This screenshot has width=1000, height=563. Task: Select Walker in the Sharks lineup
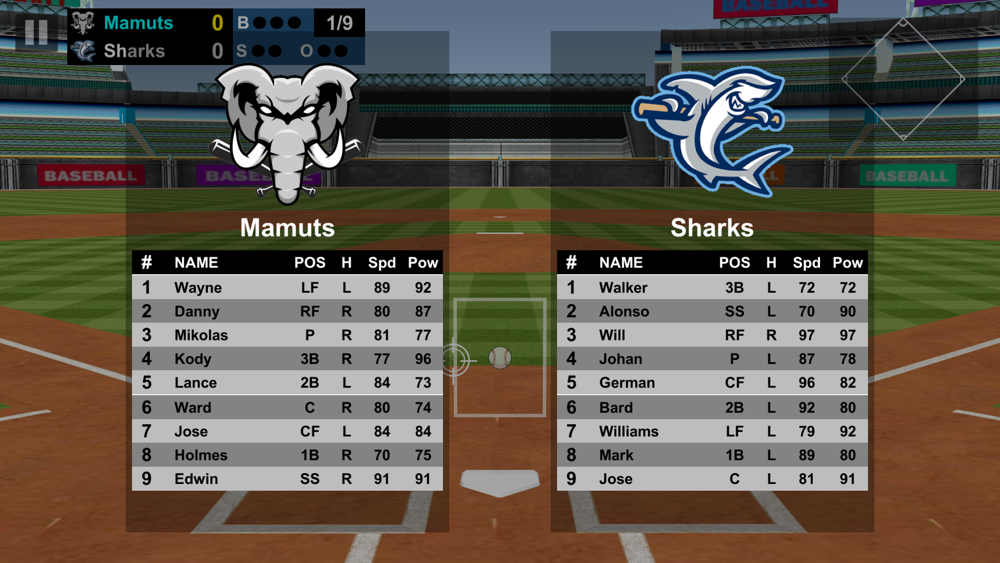point(712,288)
